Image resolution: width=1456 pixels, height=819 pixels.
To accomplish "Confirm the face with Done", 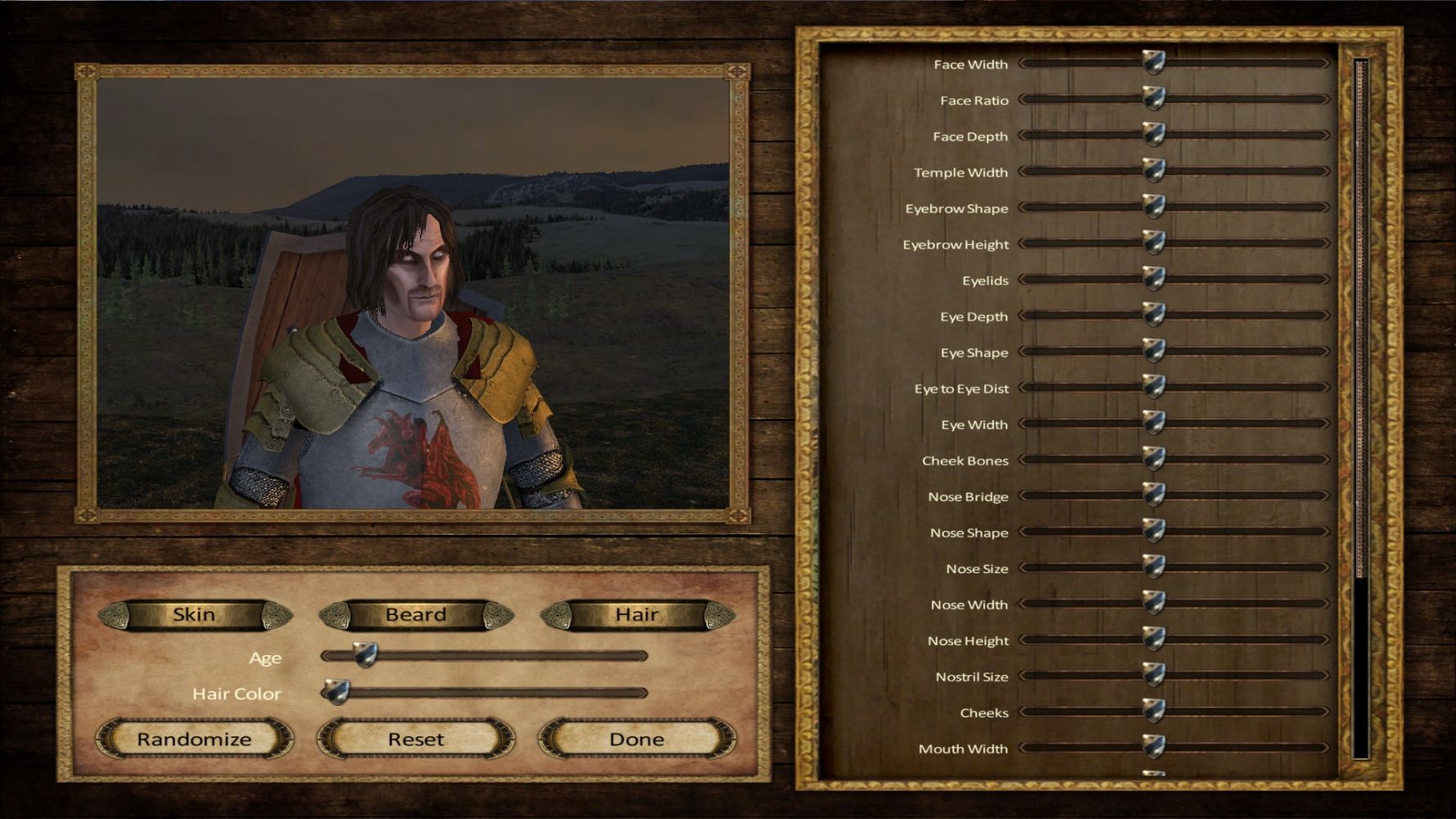I will tap(636, 740).
